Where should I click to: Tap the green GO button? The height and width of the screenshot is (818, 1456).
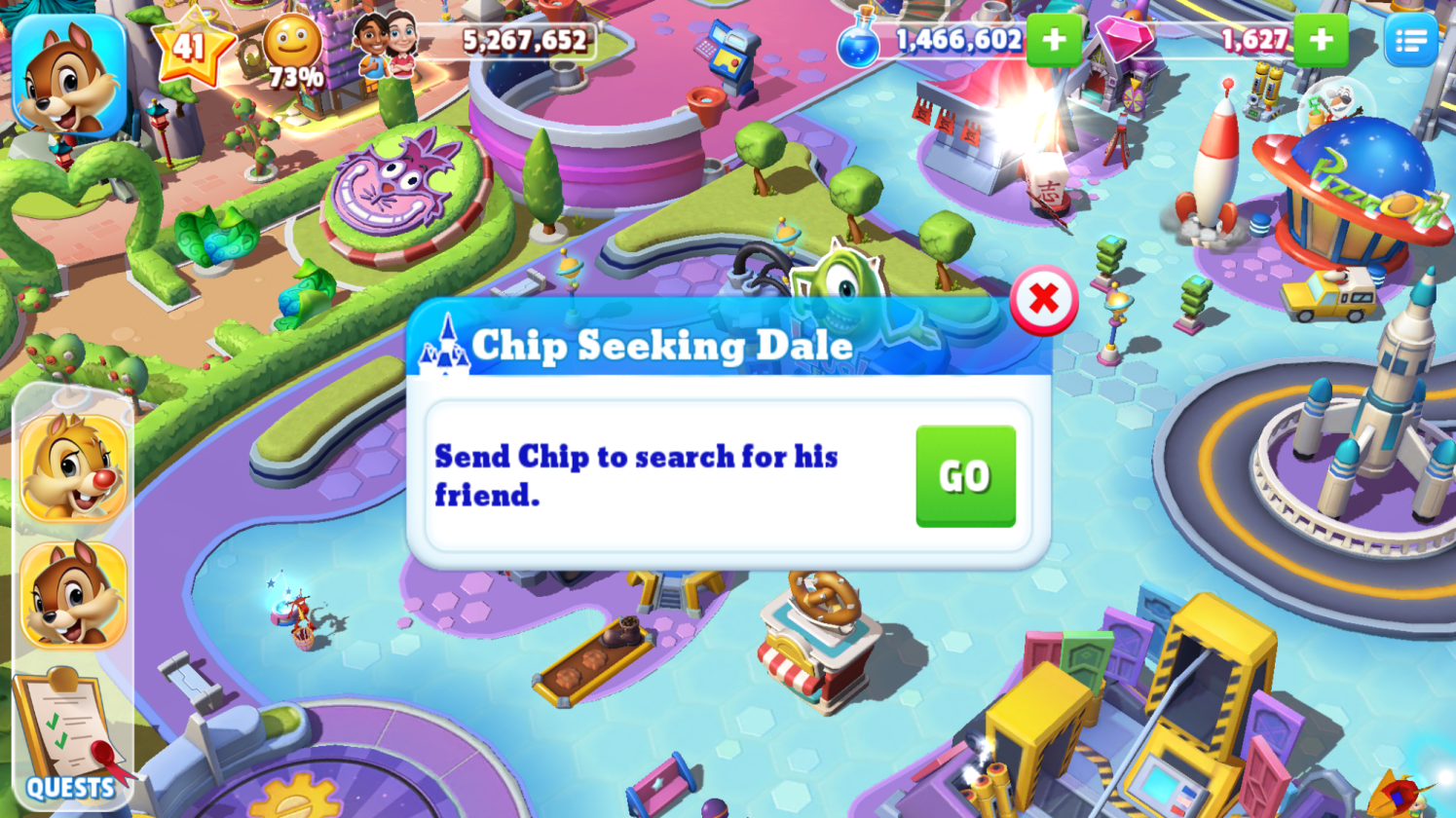click(965, 476)
